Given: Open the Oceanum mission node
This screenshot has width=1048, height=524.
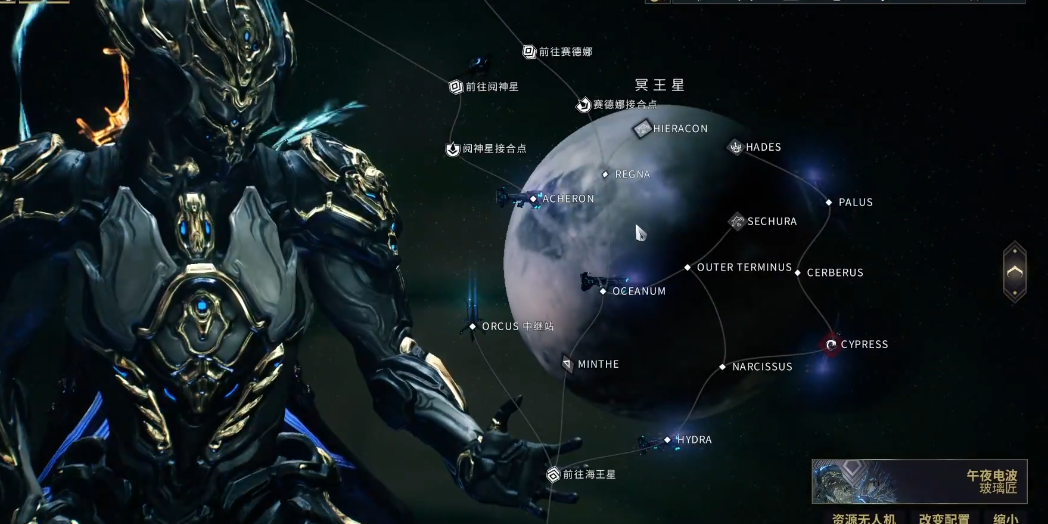Looking at the screenshot, I should pos(603,291).
